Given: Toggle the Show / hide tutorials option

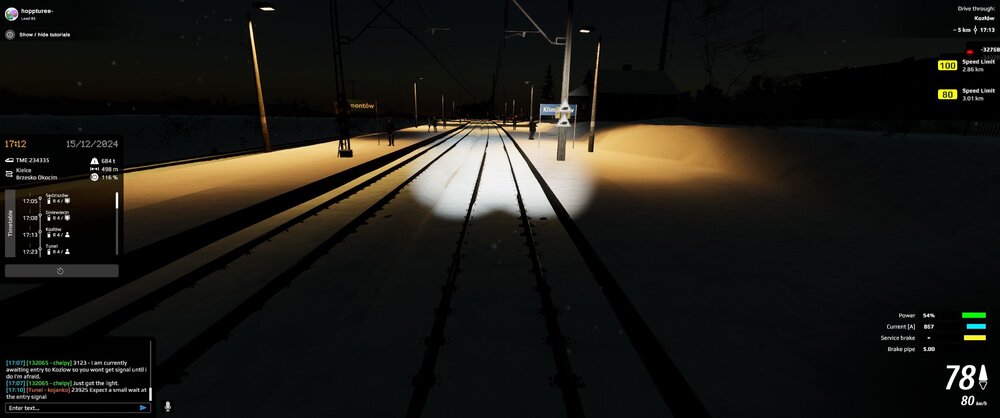Looking at the screenshot, I should 10,34.
